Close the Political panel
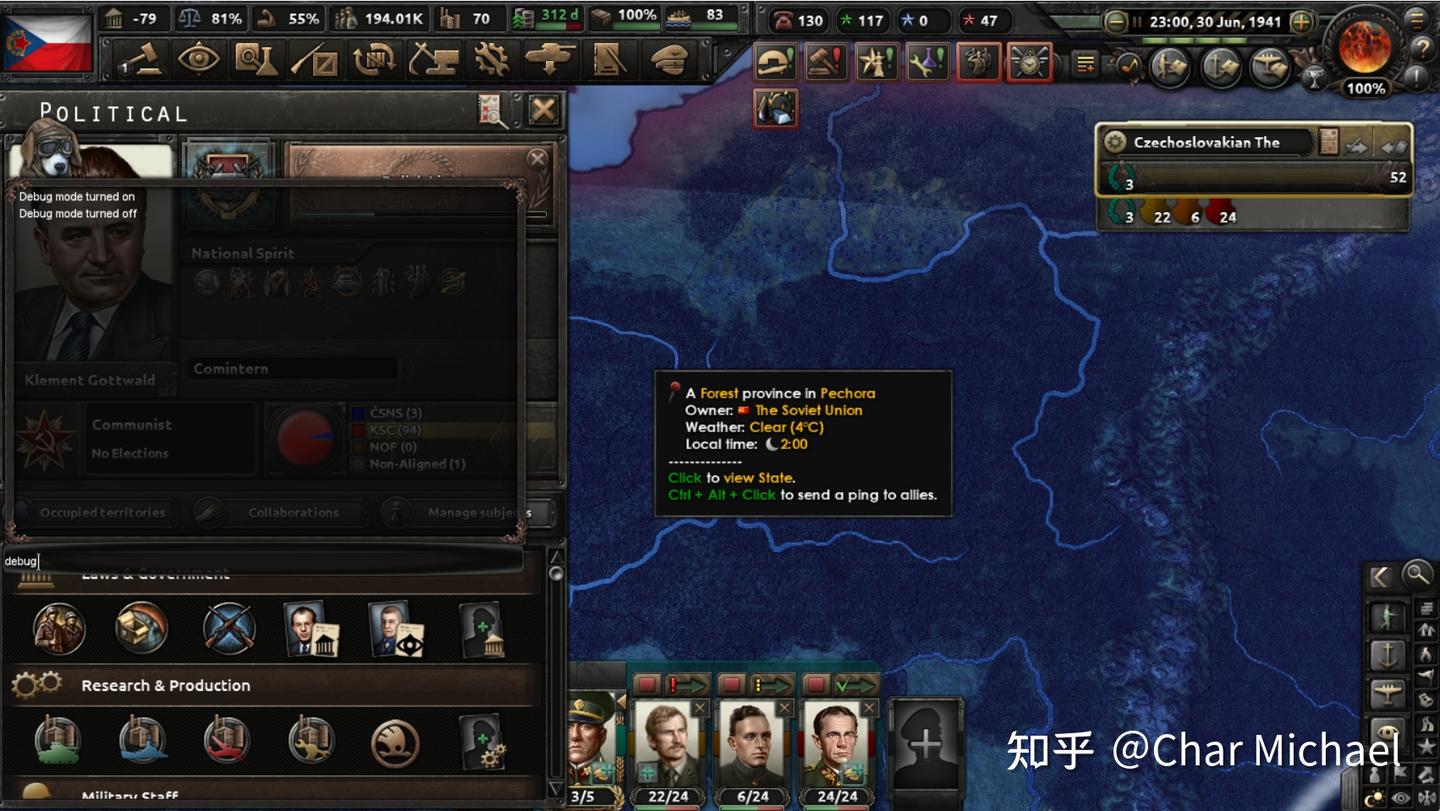 pos(543,109)
